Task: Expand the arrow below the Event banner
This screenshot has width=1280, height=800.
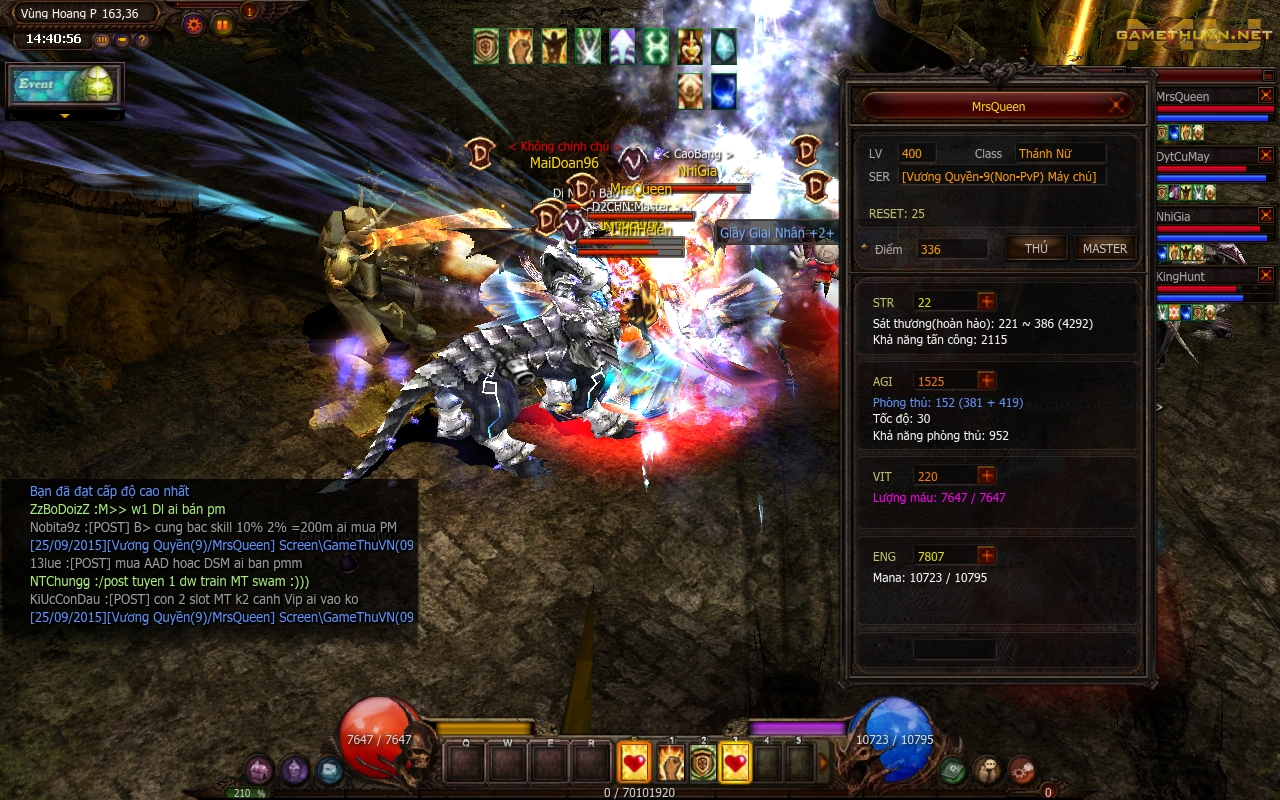Action: (x=65, y=116)
